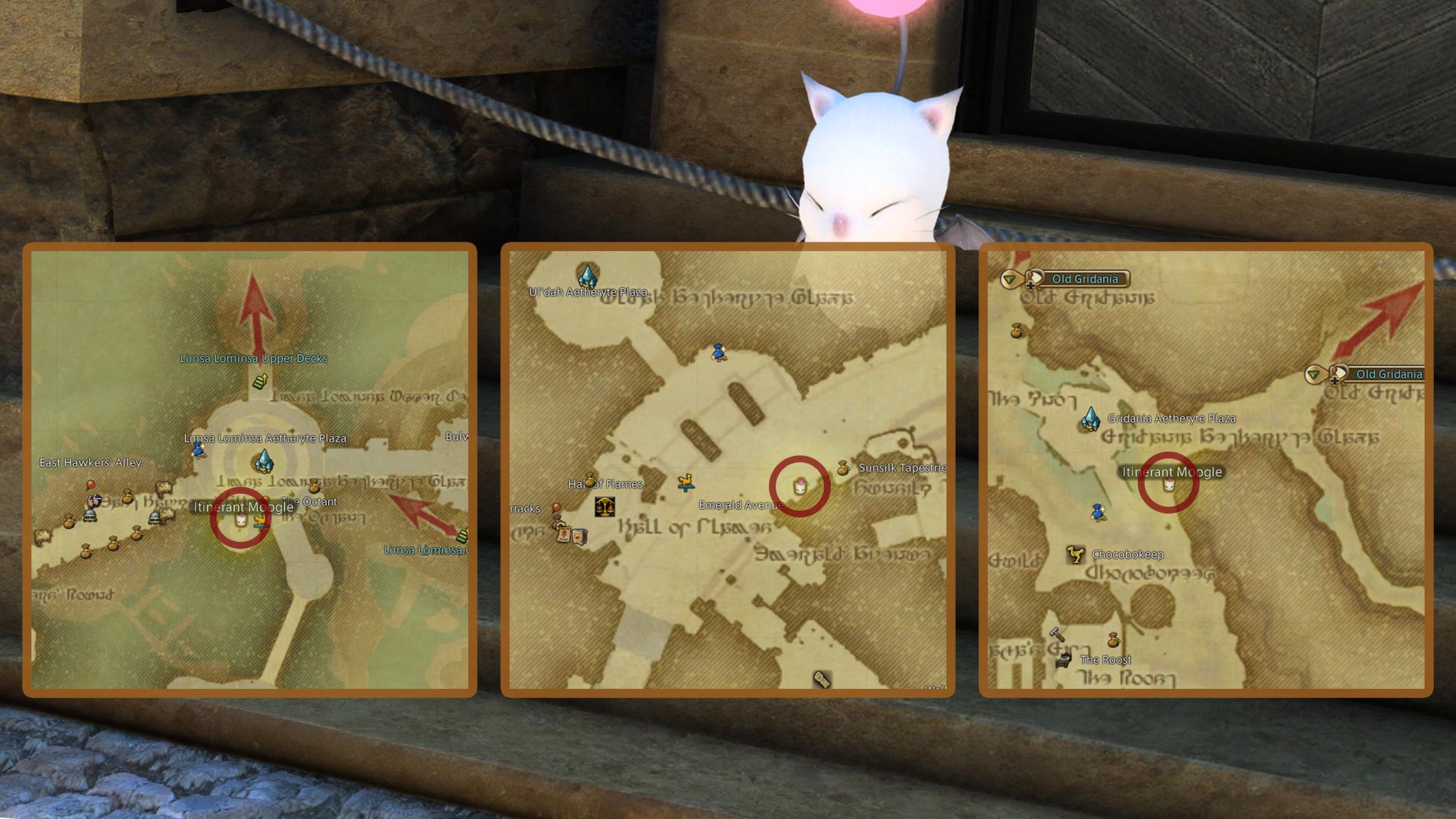Click the Old Gridania banner label
1456x819 pixels.
click(1085, 279)
